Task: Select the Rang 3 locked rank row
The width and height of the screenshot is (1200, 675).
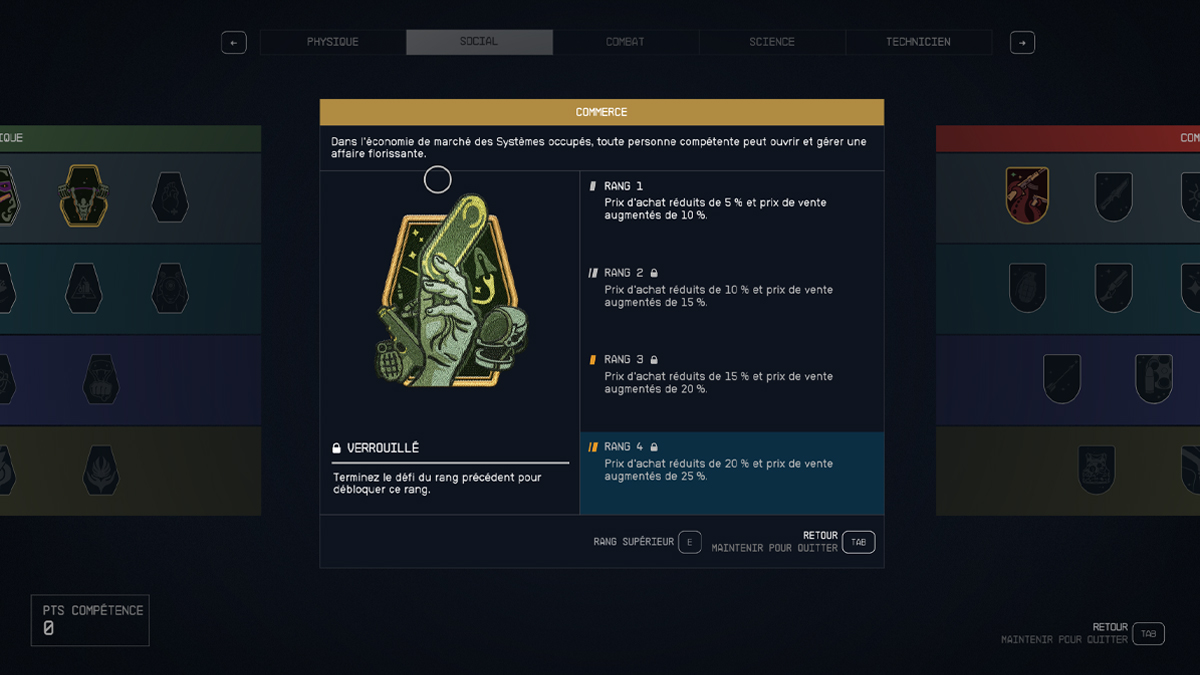Action: click(x=731, y=374)
